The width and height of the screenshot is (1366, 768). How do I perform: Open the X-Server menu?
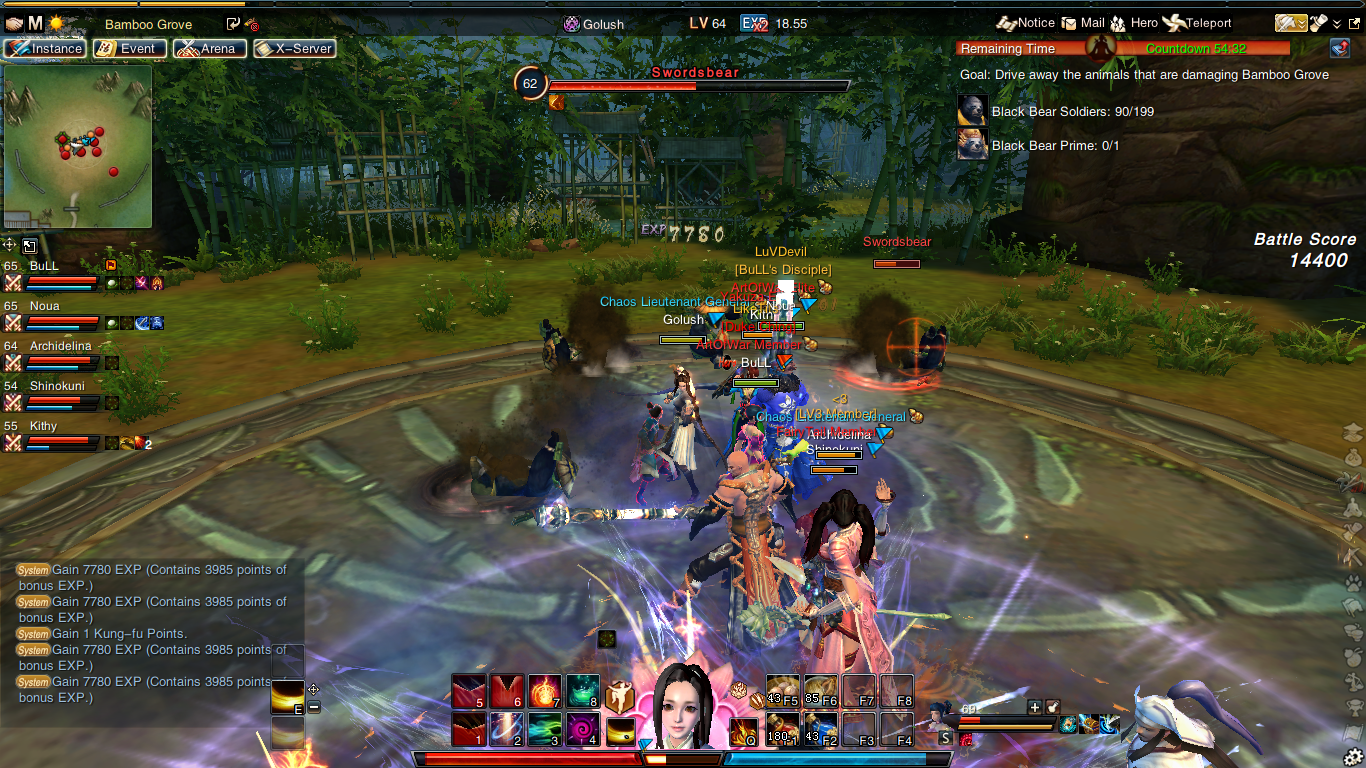(293, 48)
